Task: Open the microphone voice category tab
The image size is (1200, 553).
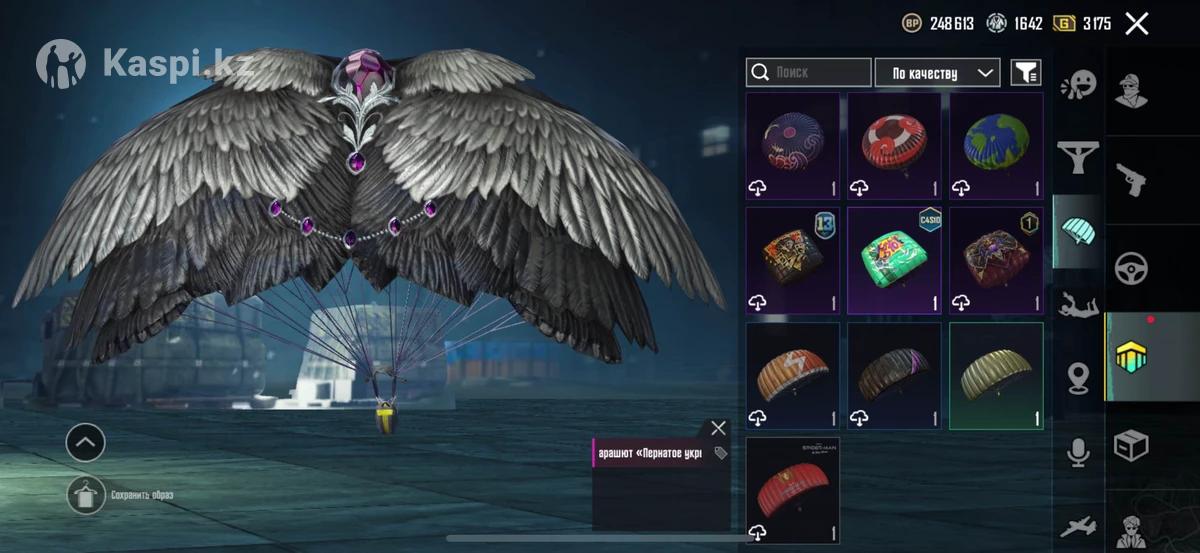Action: tap(1078, 452)
